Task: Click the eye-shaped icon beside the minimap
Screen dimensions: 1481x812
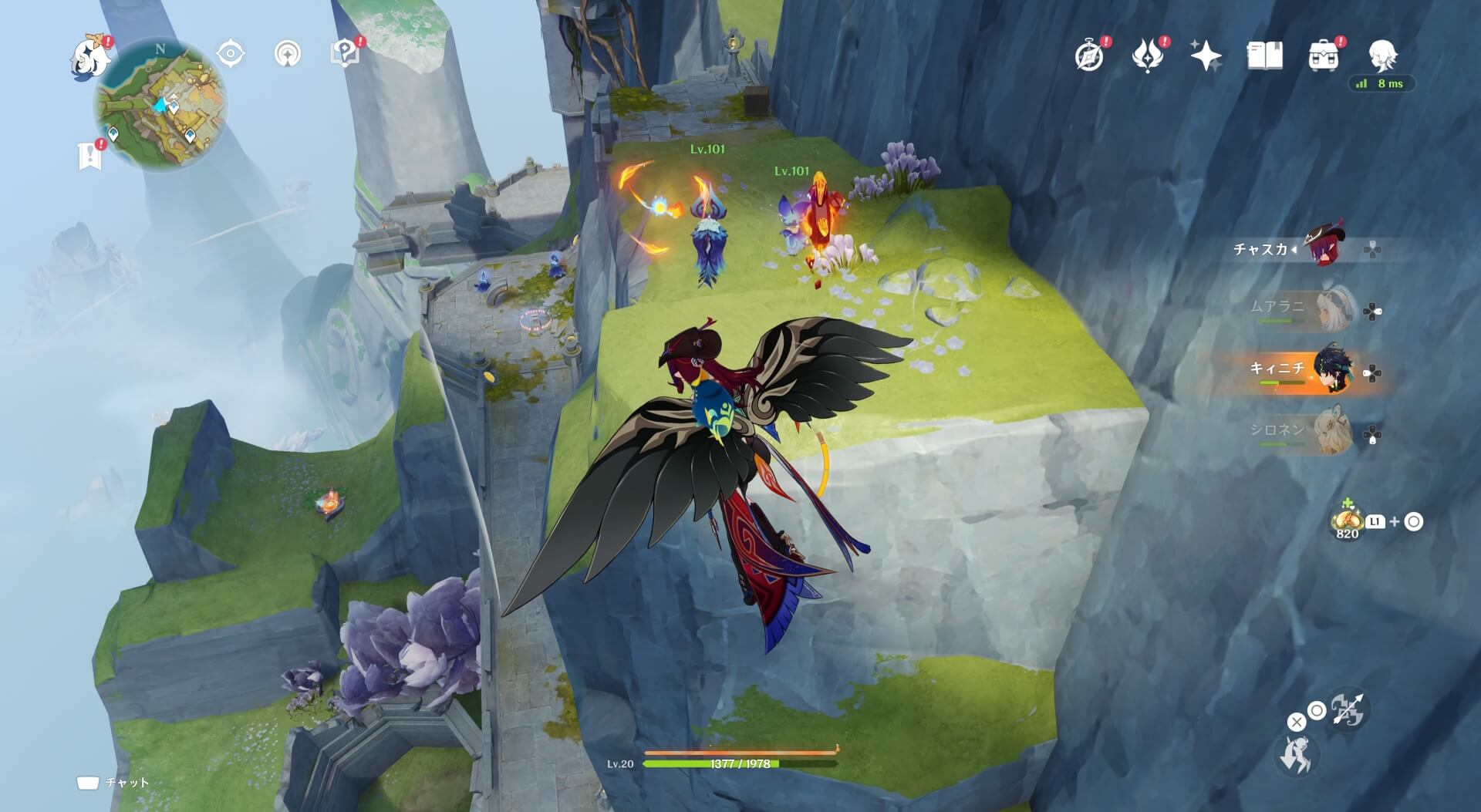Action: coord(230,54)
